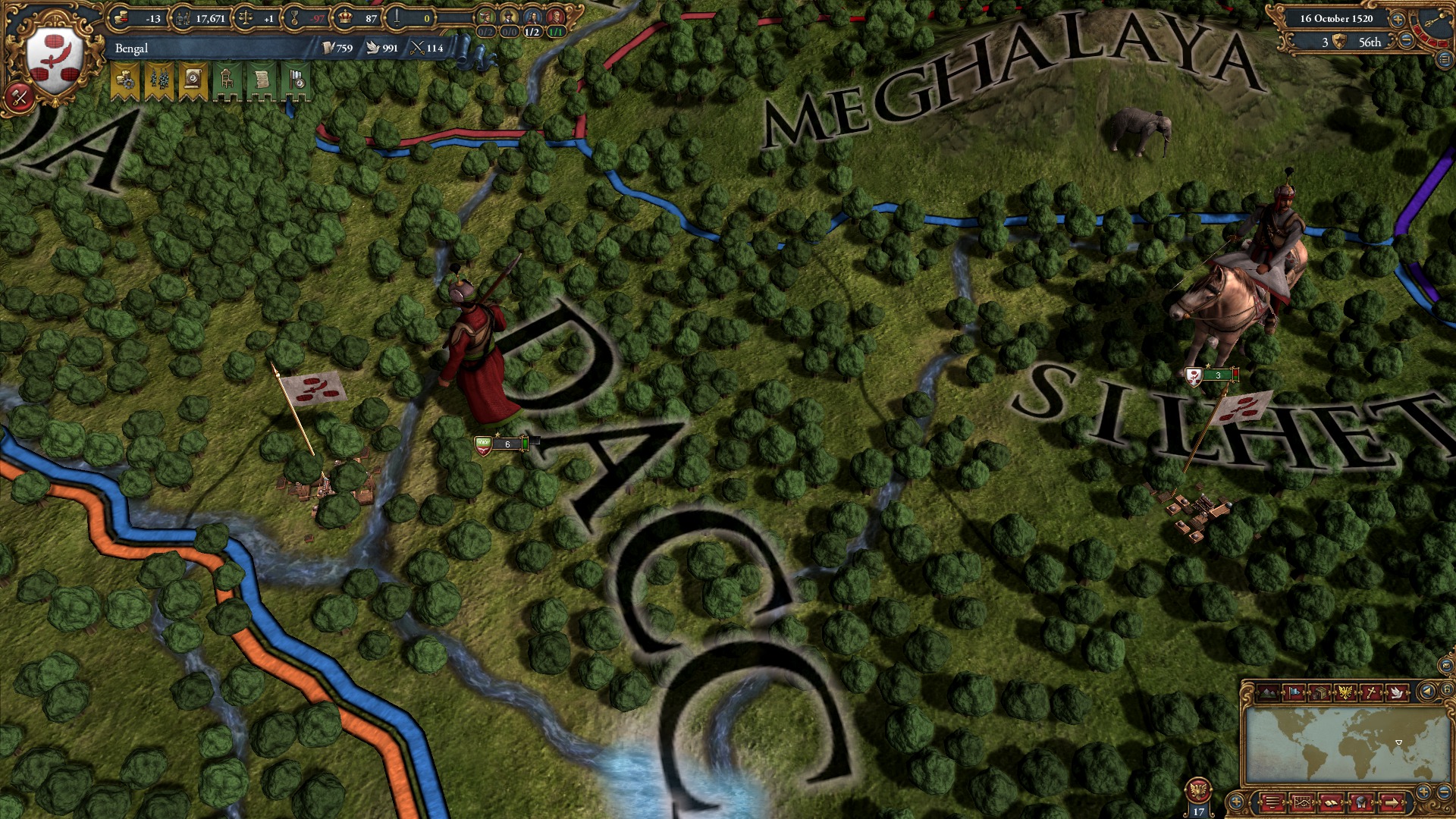Open the trade goods map mode

[x=1319, y=692]
